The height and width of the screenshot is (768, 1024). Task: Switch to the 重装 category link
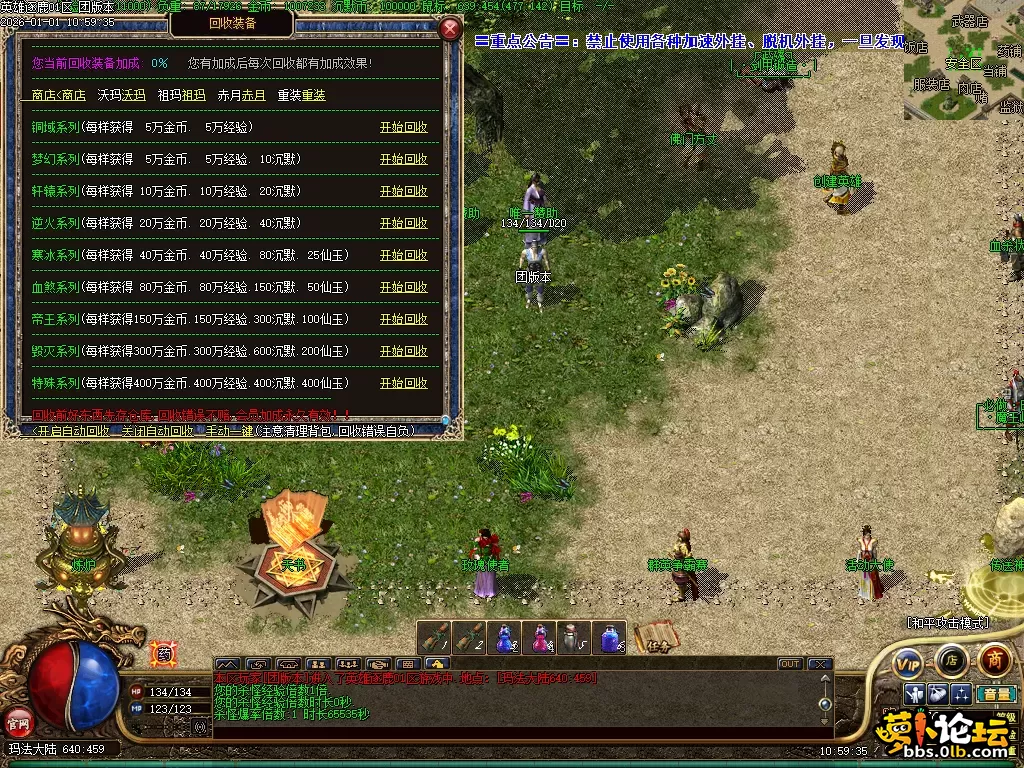(313, 96)
